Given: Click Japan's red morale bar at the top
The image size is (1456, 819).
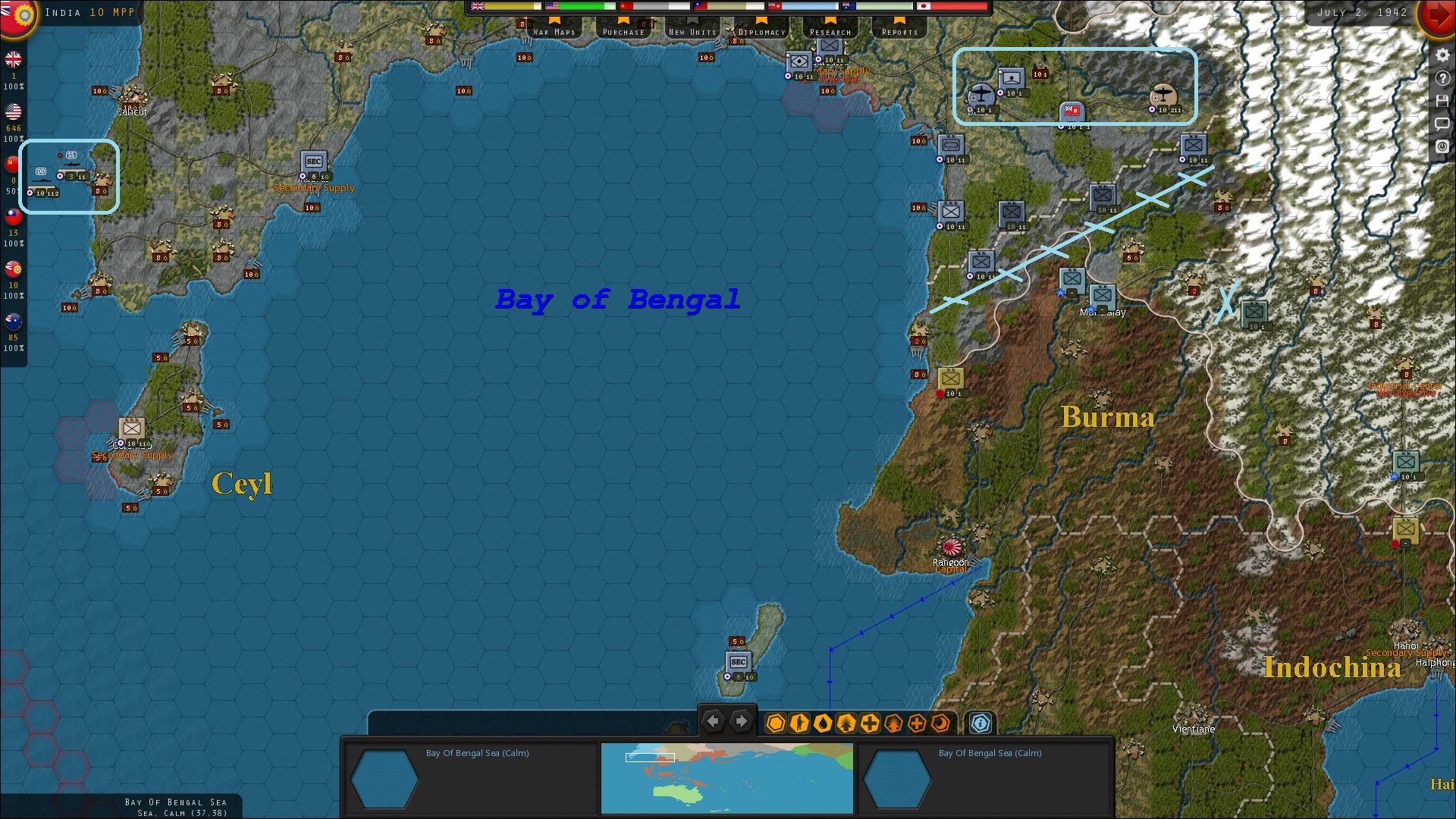Looking at the screenshot, I should point(959,7).
